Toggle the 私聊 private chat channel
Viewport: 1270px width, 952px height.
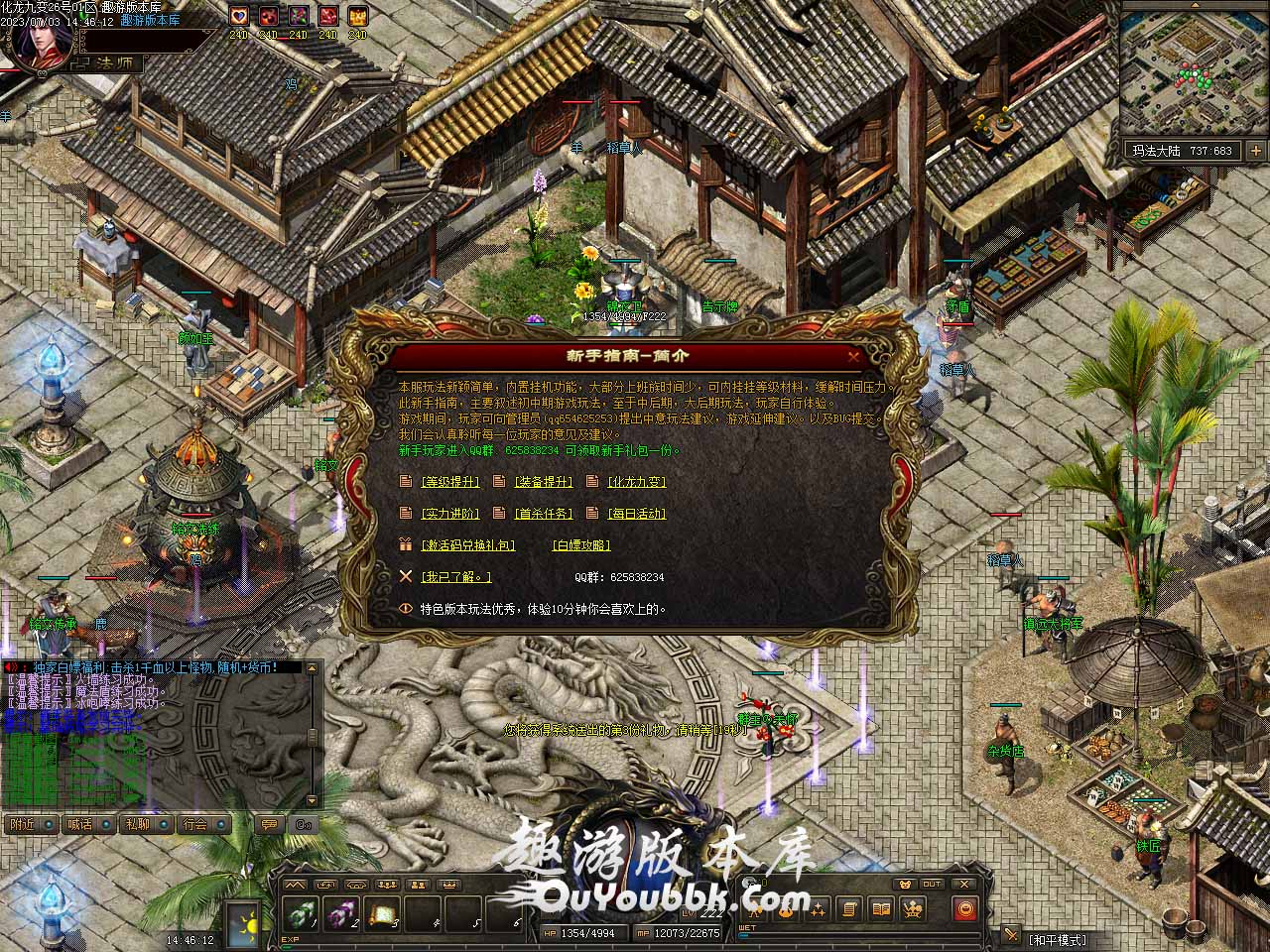coord(137,824)
